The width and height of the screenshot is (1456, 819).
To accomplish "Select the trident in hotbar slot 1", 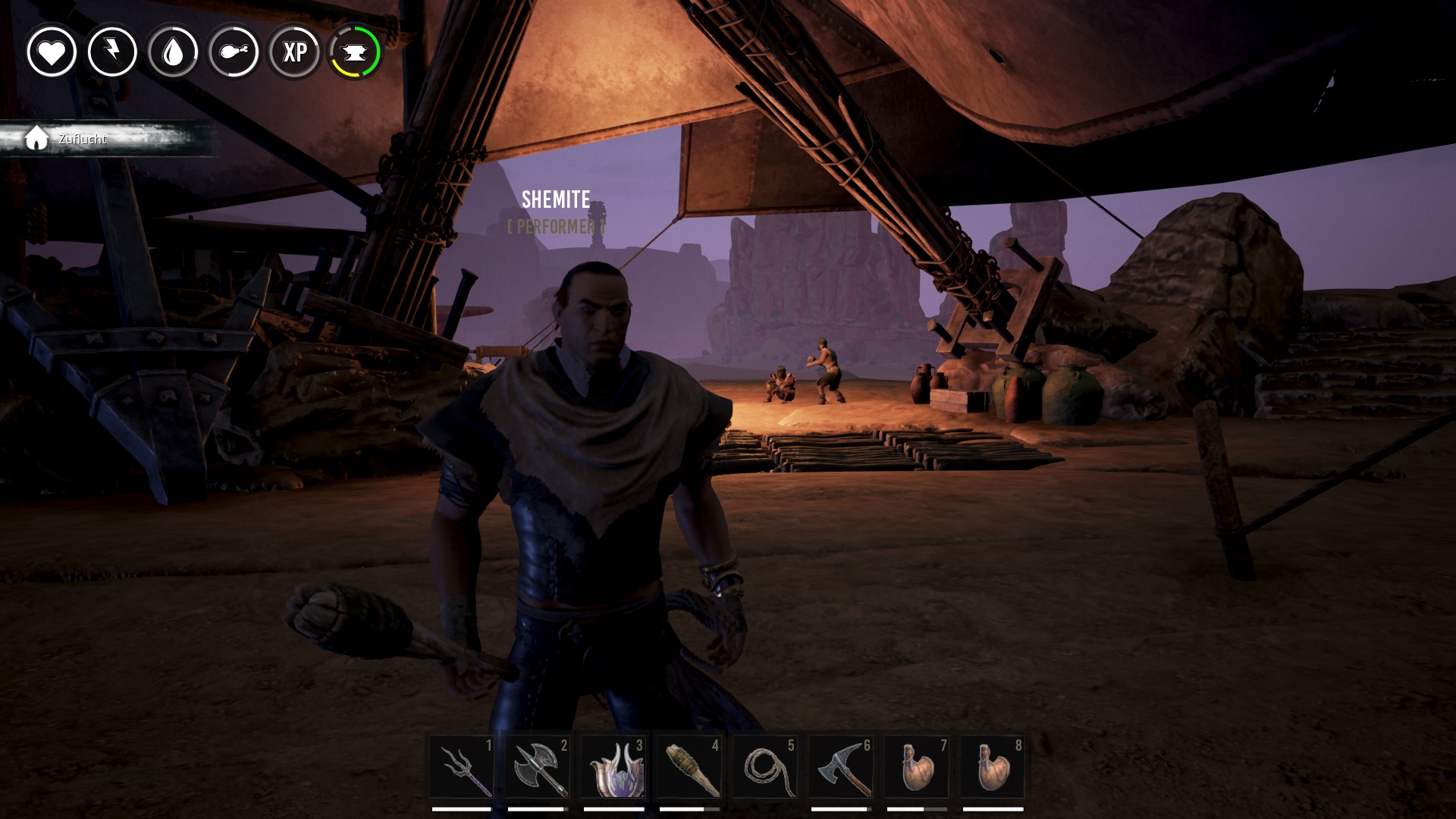I will [x=462, y=767].
